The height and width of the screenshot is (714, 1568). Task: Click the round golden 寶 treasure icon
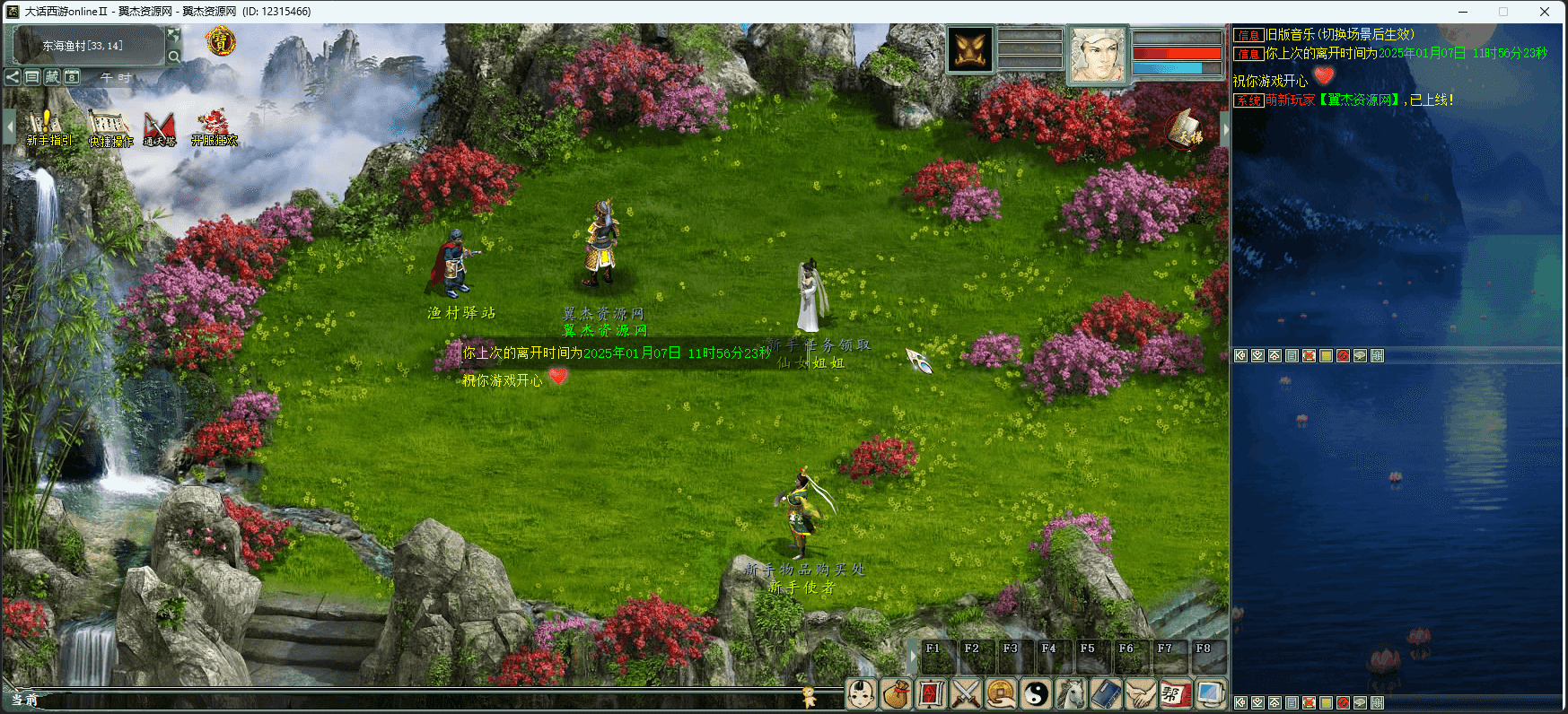(x=220, y=41)
